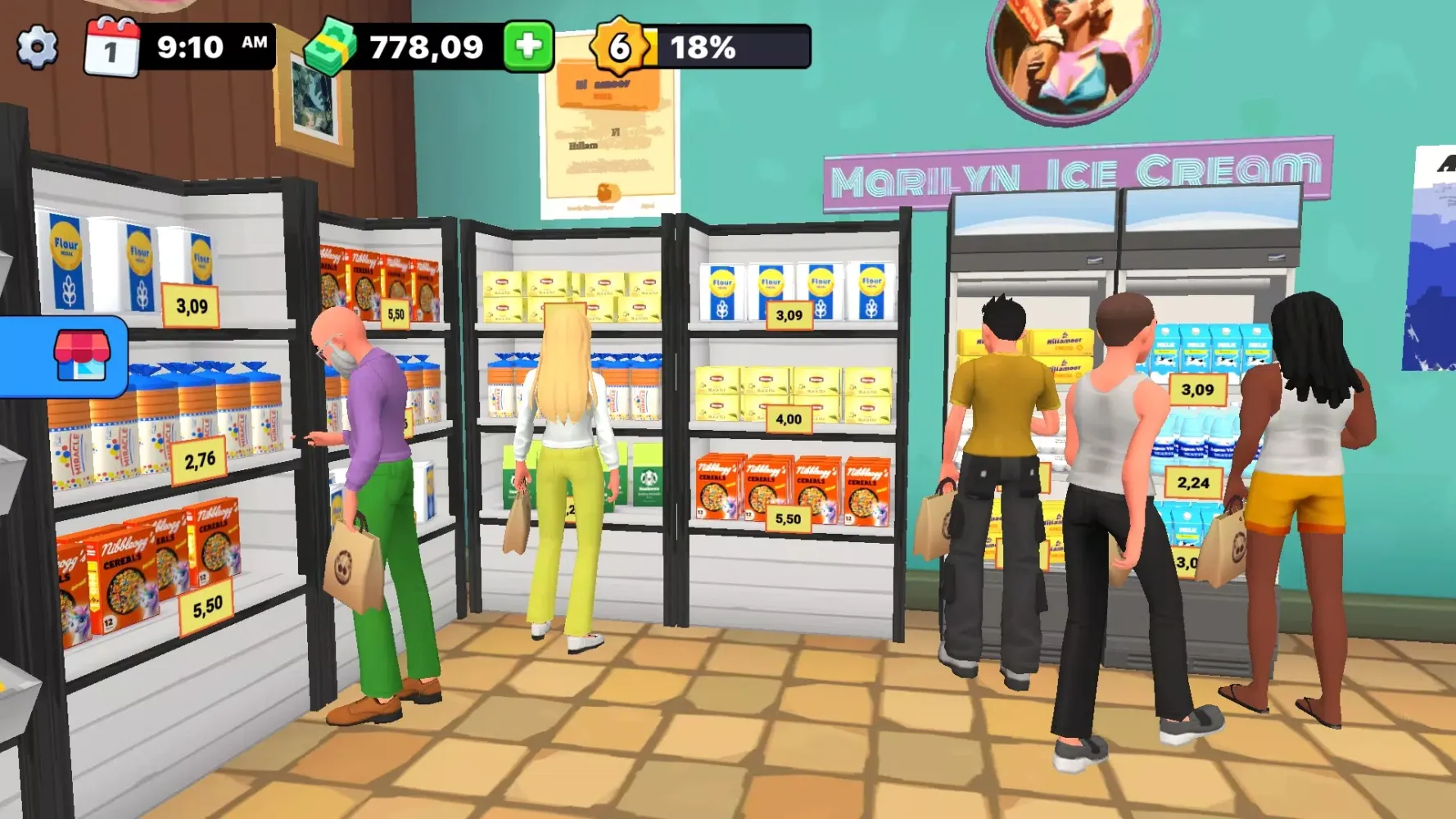Open the store shop tab
This screenshot has height=819, width=1456.
click(x=80, y=355)
